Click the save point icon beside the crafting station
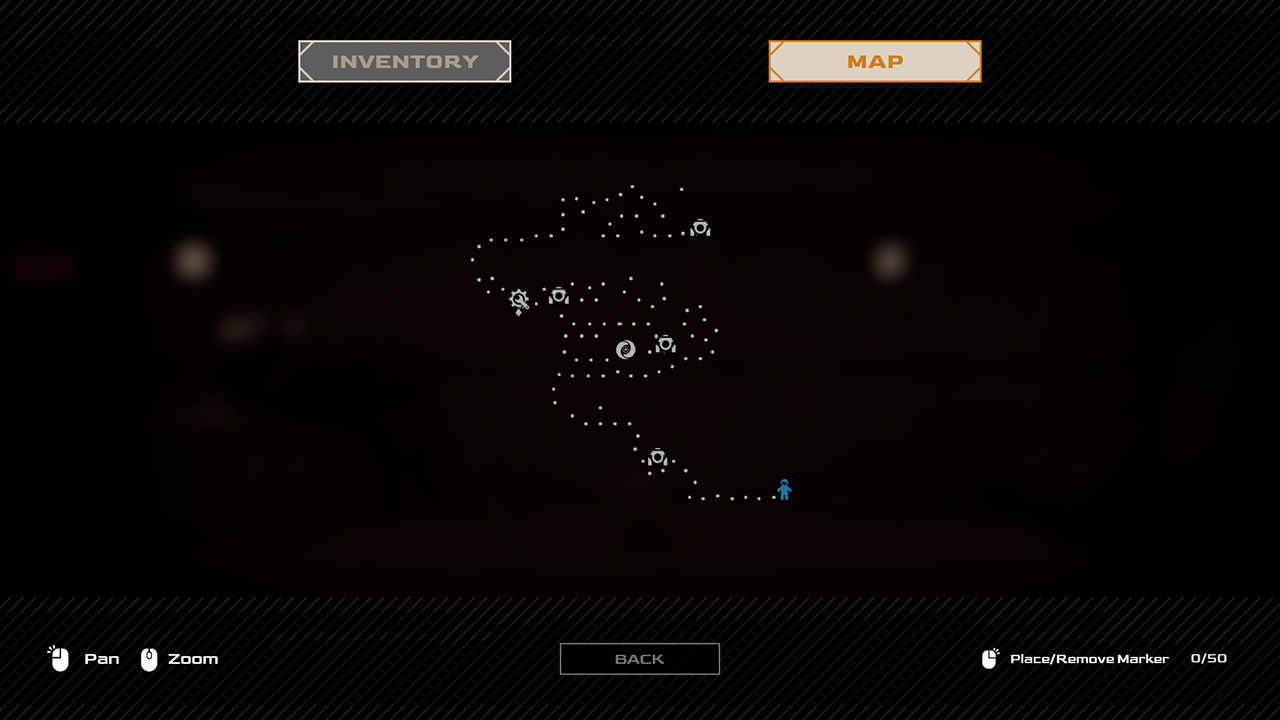This screenshot has width=1280, height=720. 558,295
